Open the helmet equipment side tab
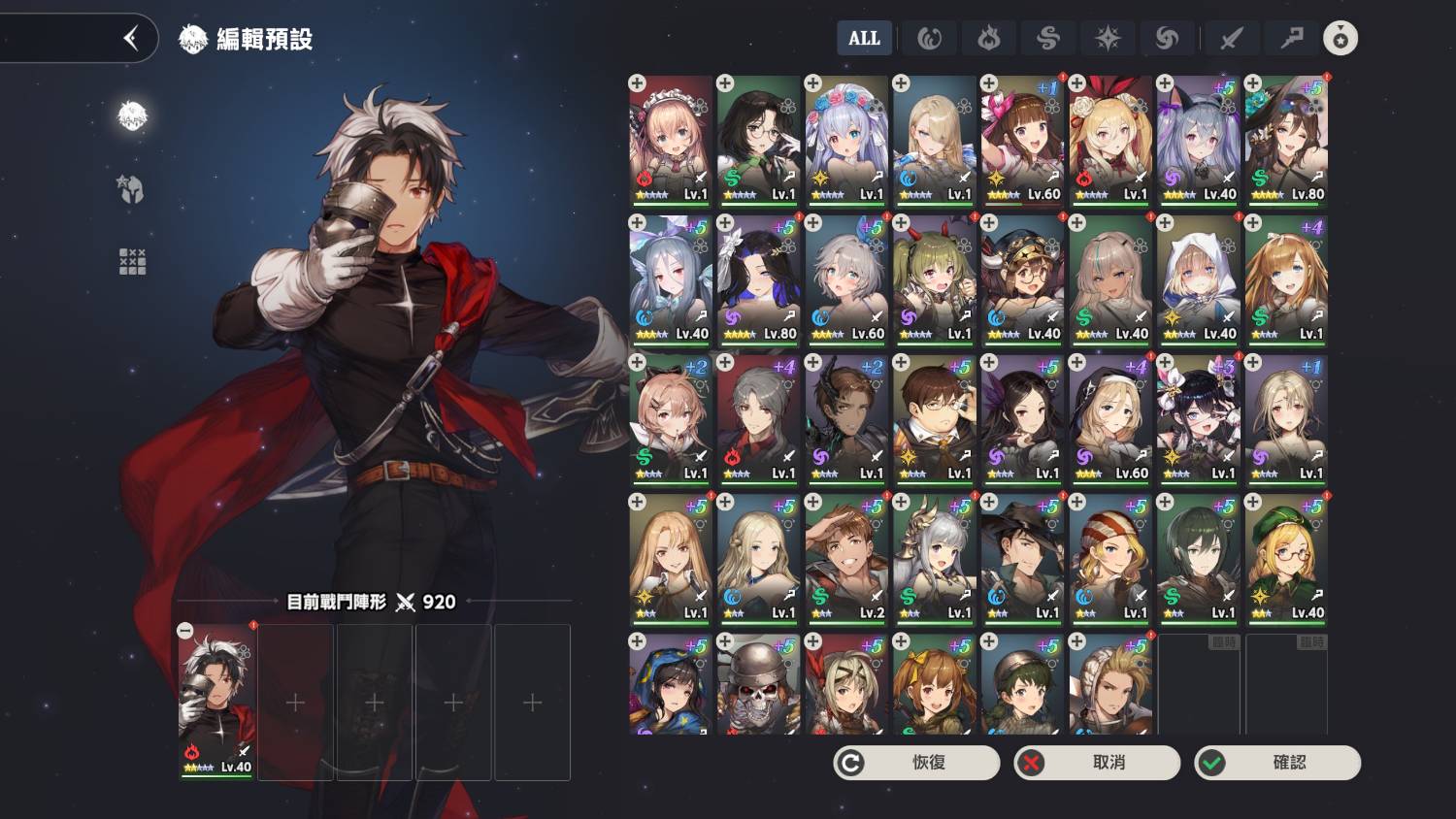1456x819 pixels. click(132, 188)
